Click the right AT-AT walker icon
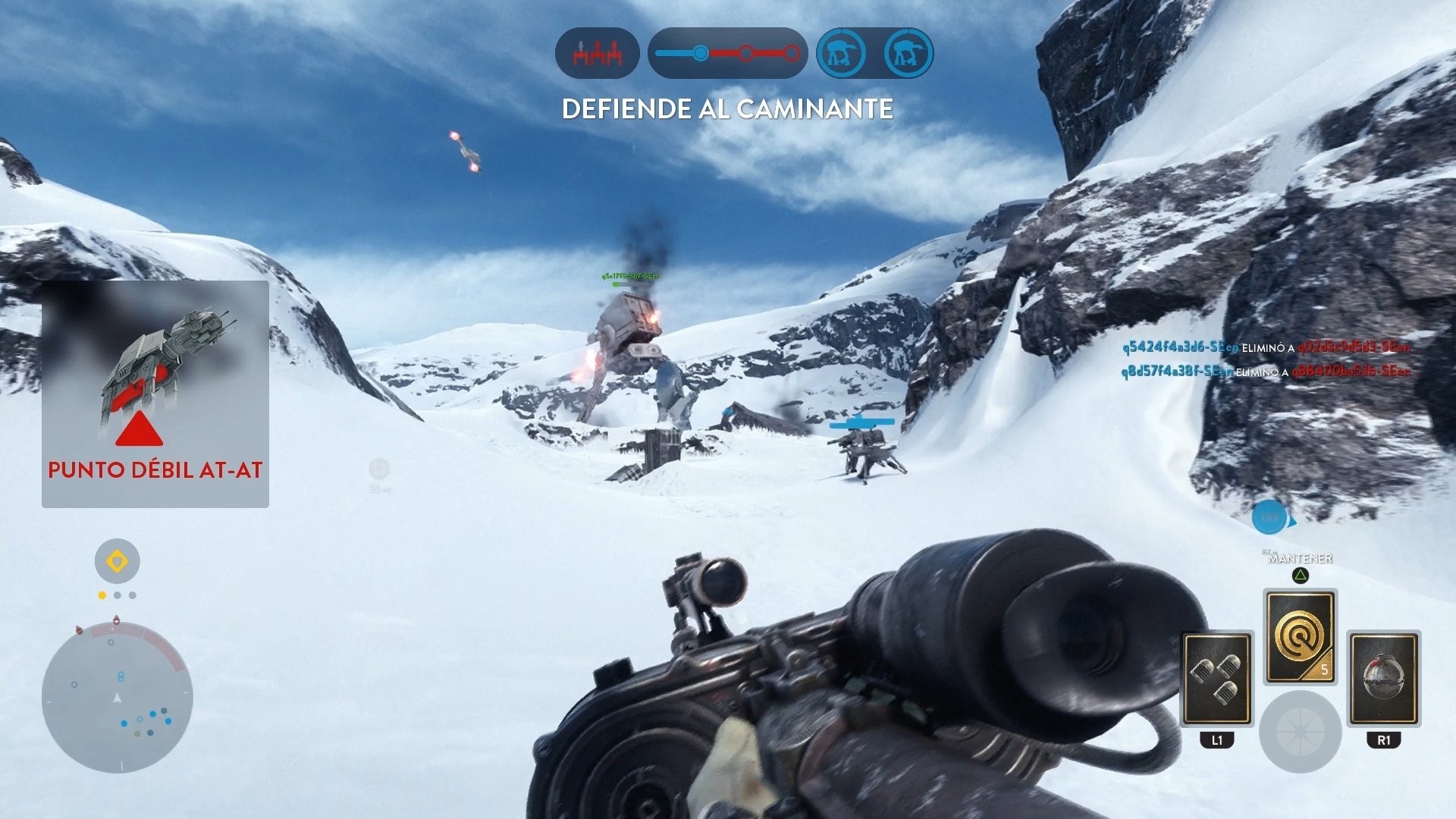Screen dimensions: 1456x819 [909, 53]
